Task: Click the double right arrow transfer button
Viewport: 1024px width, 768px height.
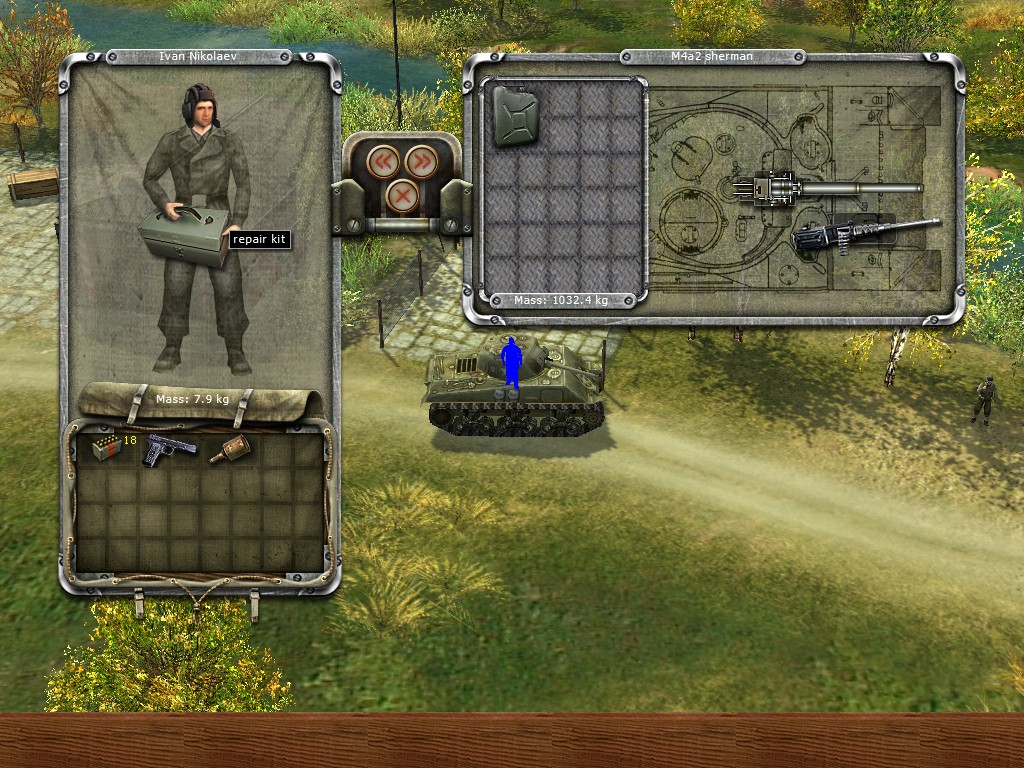Action: pos(420,161)
